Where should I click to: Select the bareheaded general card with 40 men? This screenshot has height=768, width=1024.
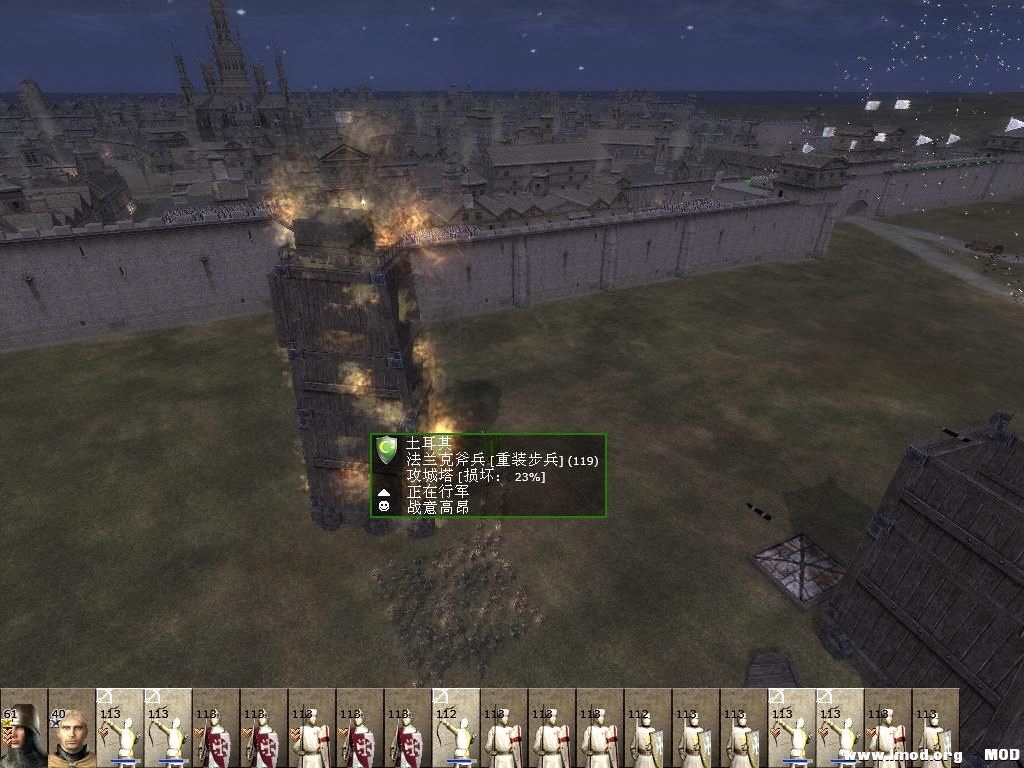71,728
